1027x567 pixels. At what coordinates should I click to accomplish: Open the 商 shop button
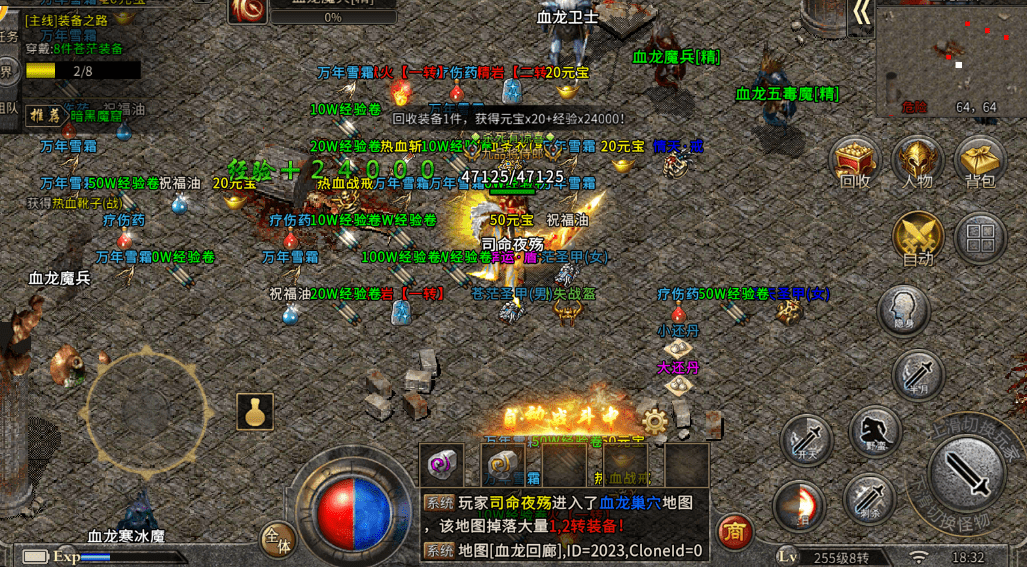pyautogui.click(x=735, y=531)
